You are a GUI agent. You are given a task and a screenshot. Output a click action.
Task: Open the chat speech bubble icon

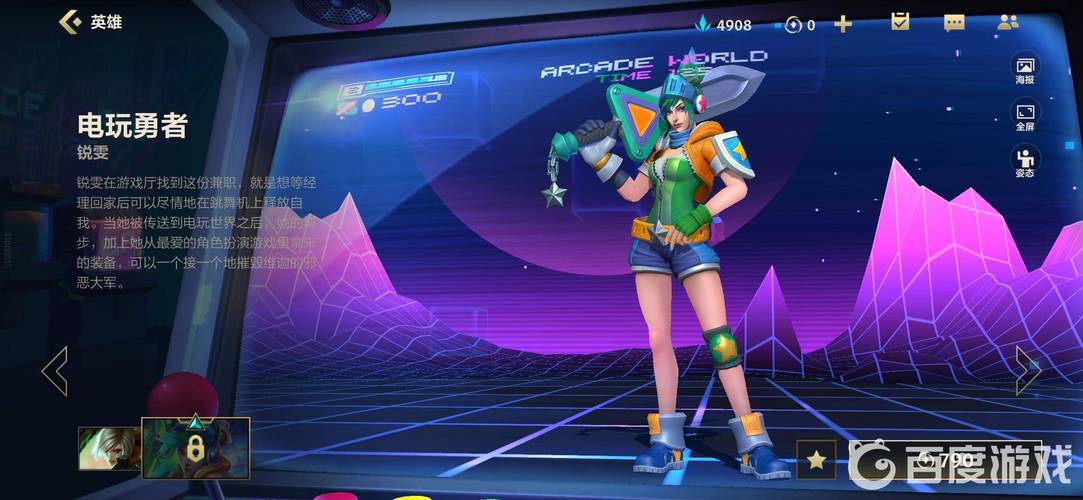954,22
